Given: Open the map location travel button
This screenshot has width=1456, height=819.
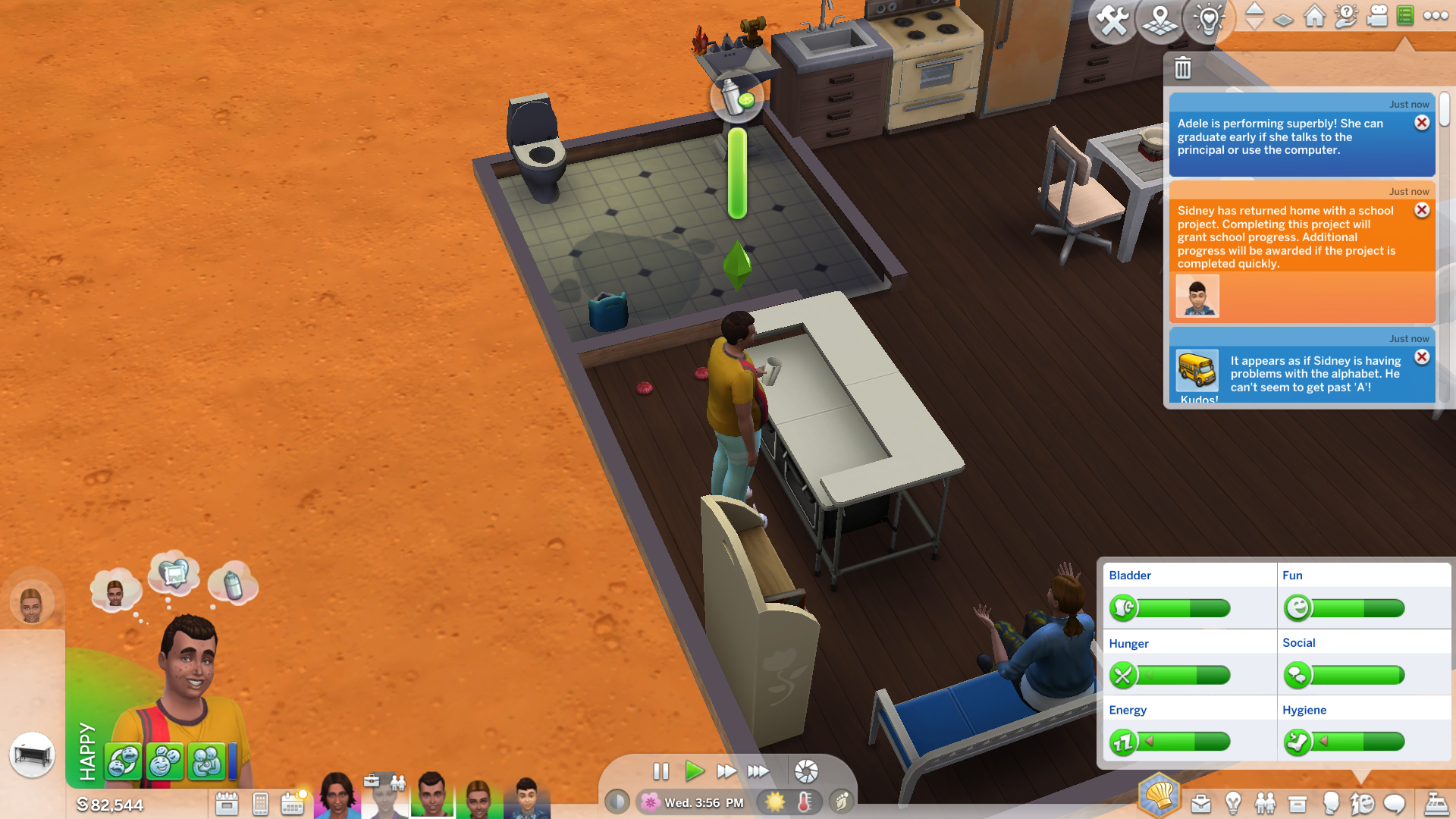Looking at the screenshot, I should (x=1159, y=20).
